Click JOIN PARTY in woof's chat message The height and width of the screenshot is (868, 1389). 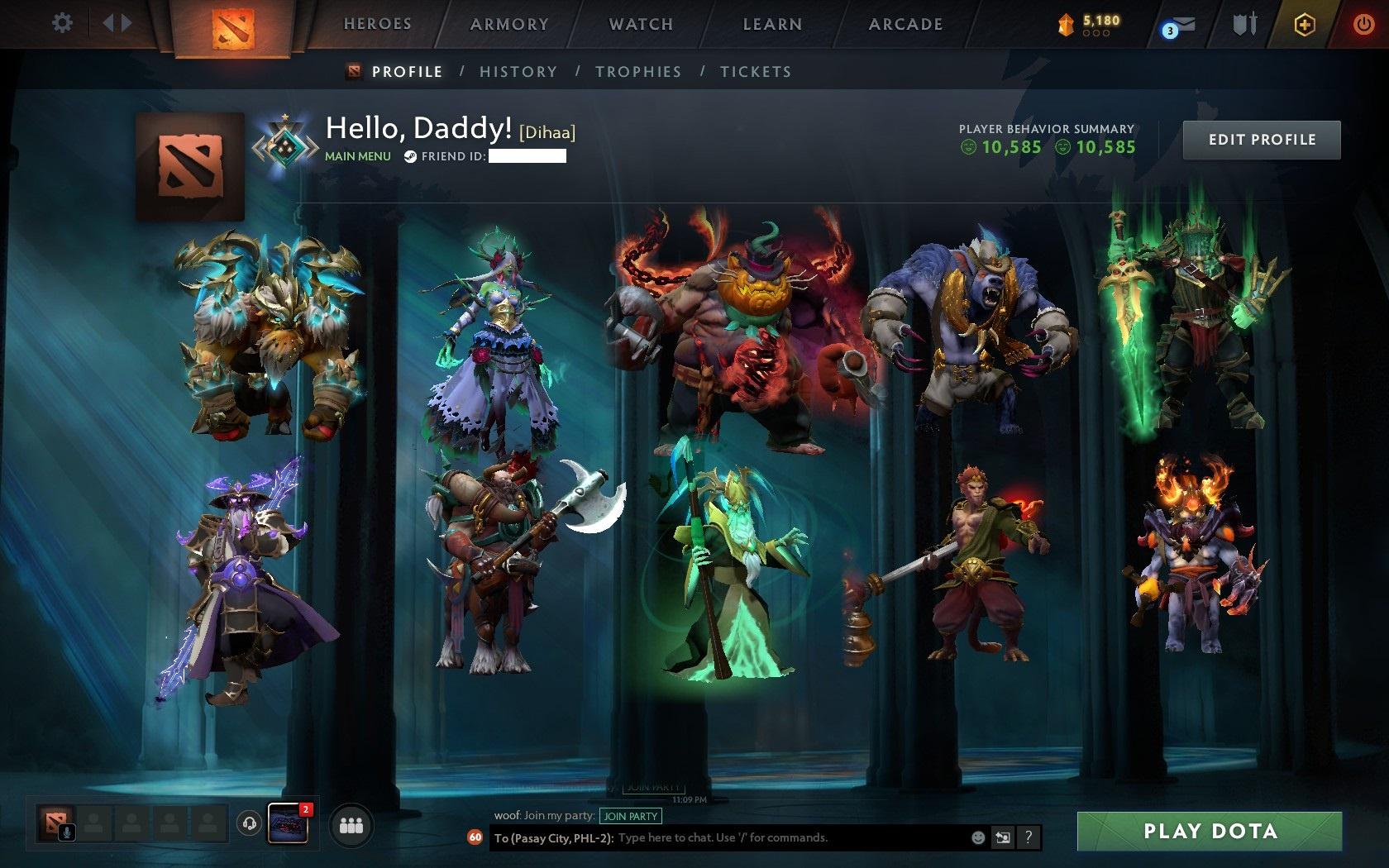[x=632, y=816]
